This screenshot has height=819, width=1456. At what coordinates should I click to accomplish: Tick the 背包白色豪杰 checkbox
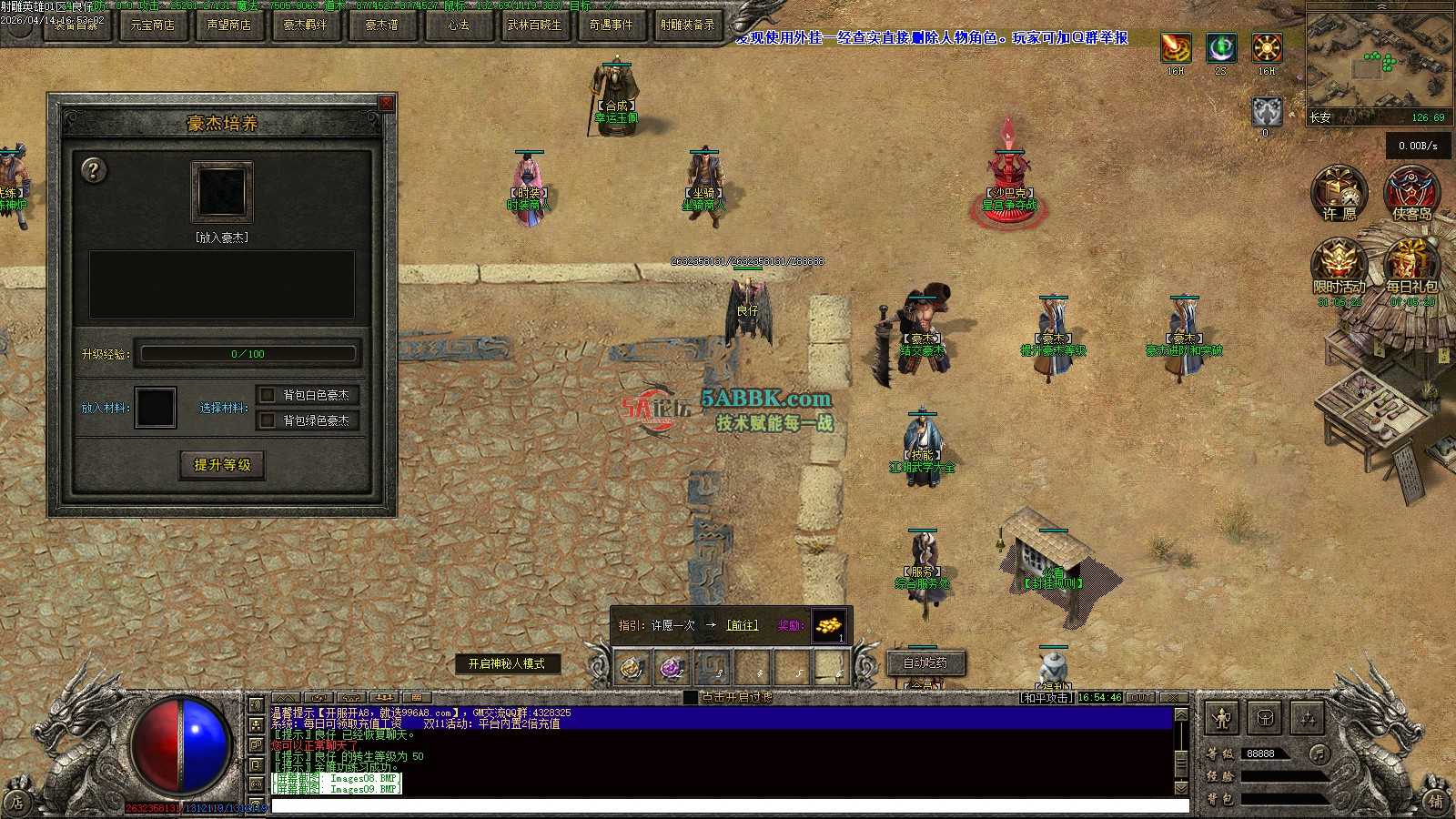tap(268, 395)
